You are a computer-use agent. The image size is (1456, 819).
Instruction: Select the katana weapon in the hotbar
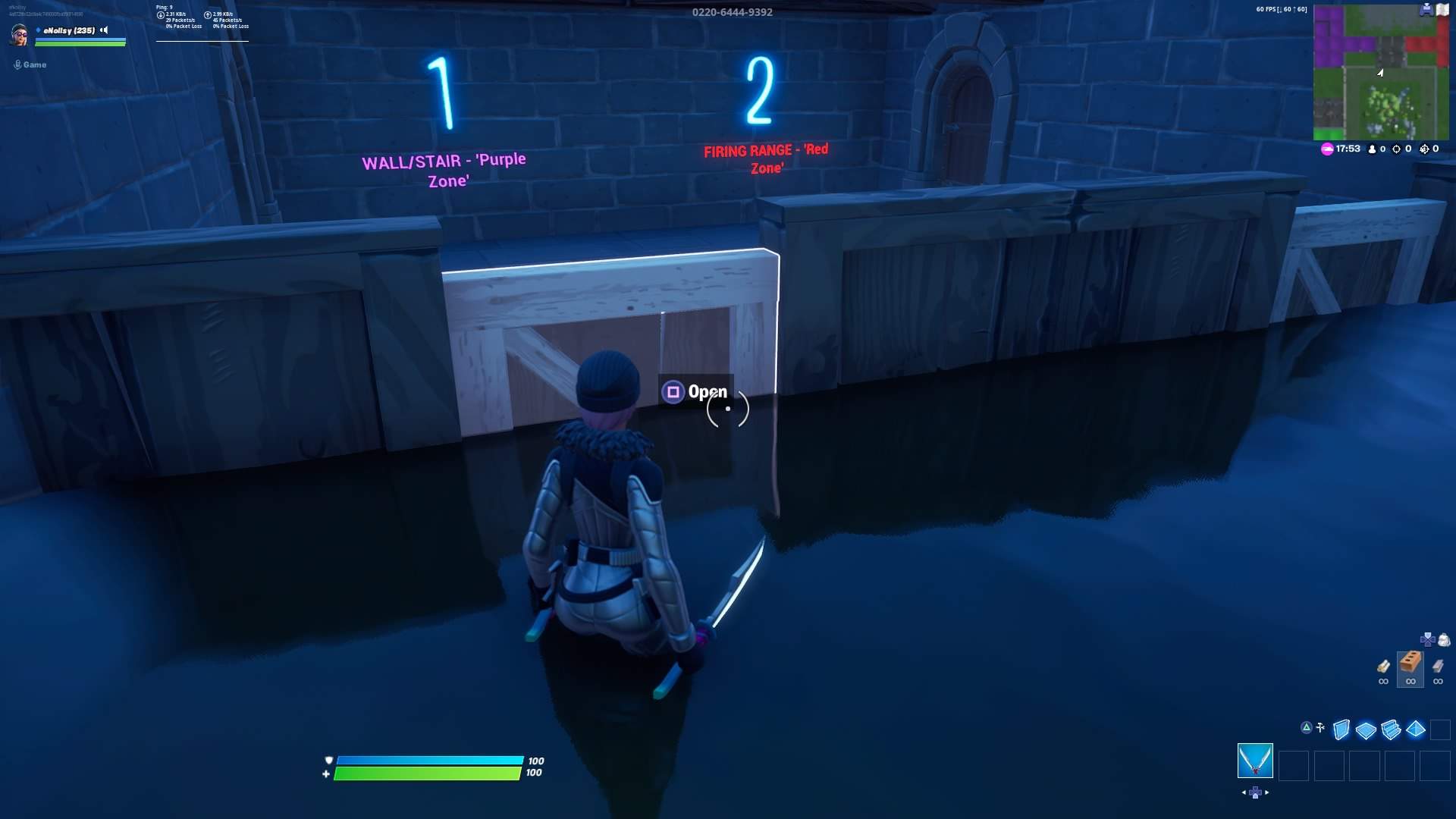(1256, 762)
